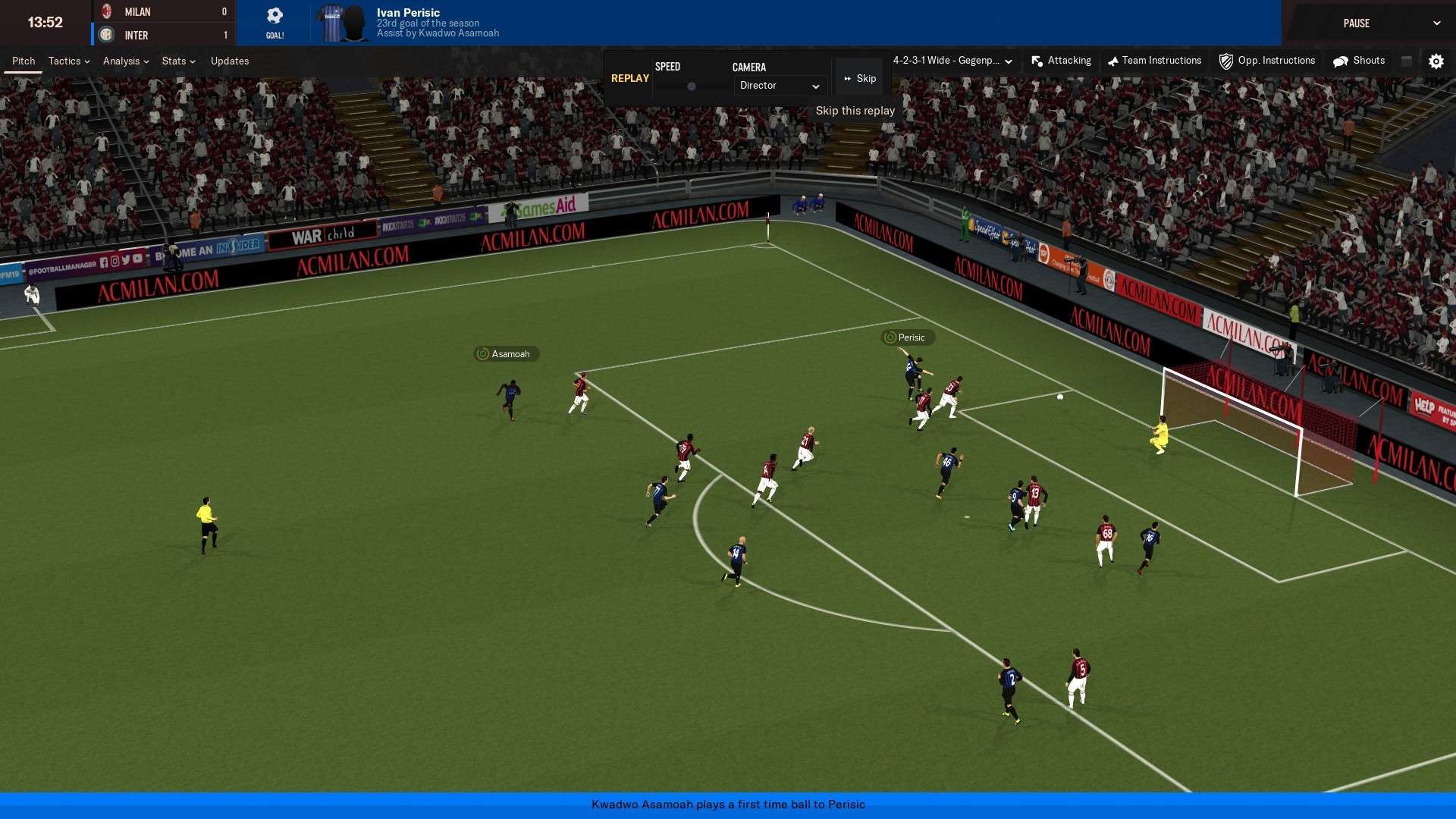The width and height of the screenshot is (1456, 819).
Task: Open the Director camera dropdown
Action: pyautogui.click(x=780, y=86)
